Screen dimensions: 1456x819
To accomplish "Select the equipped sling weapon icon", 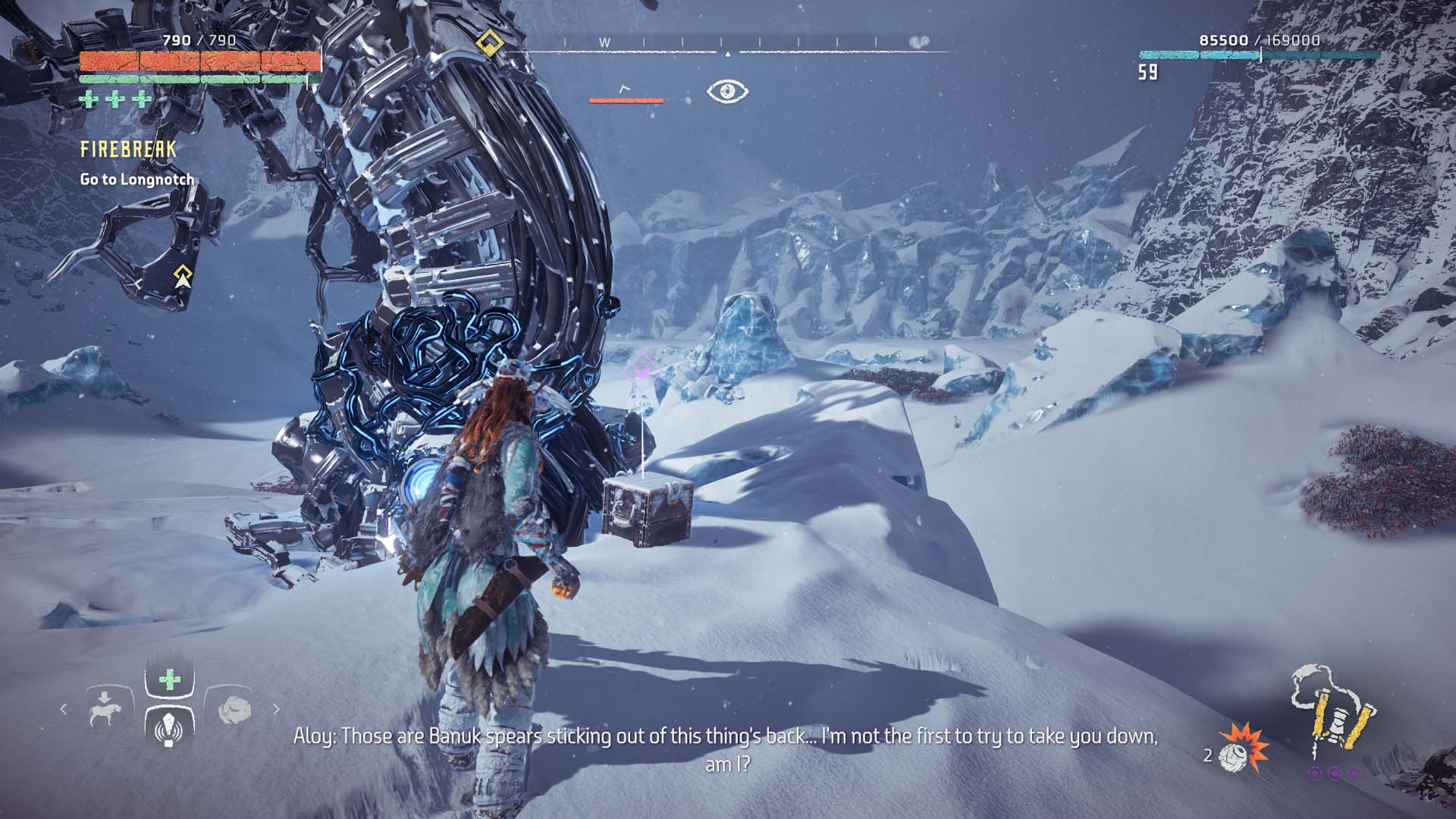I will pyautogui.click(x=1331, y=713).
